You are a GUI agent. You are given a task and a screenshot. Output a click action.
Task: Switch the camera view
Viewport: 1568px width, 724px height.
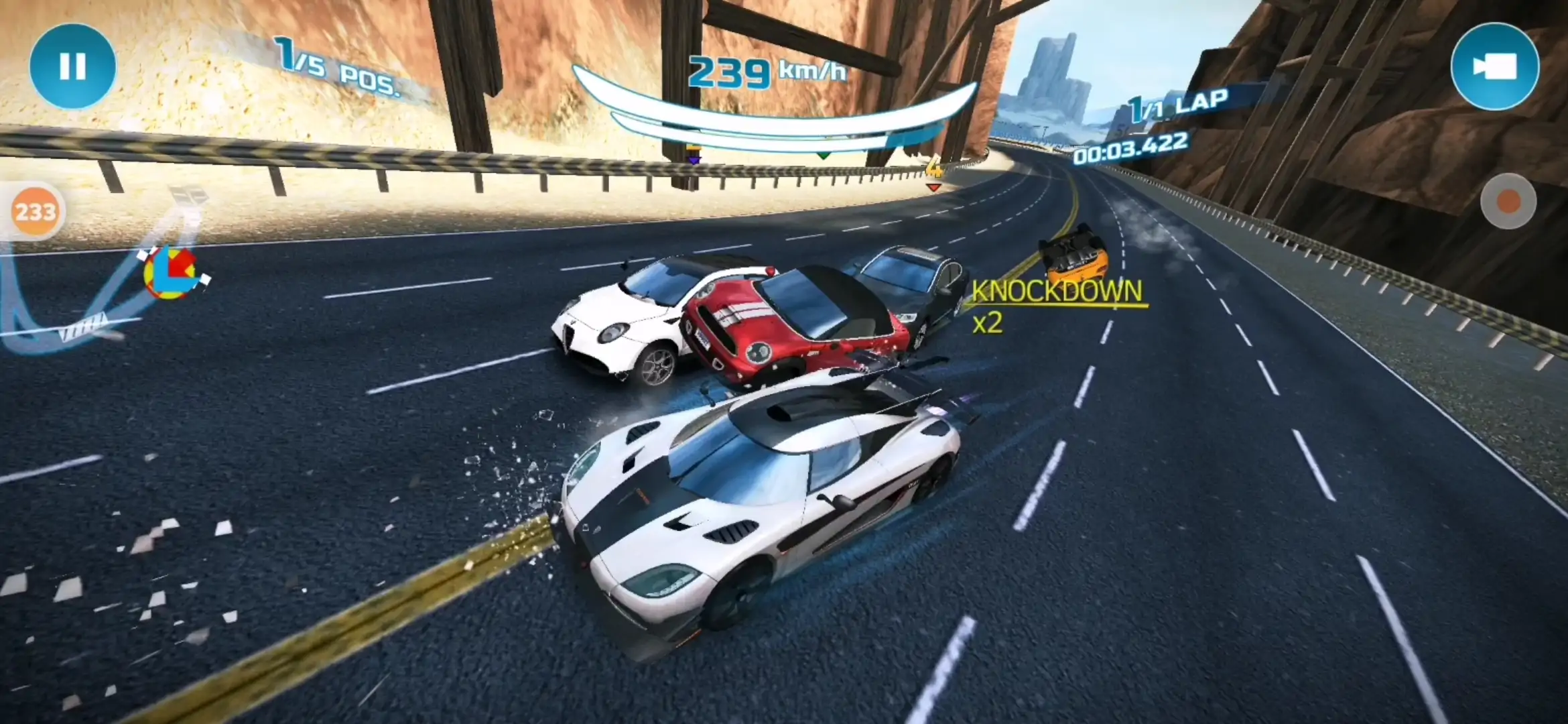[x=1494, y=66]
